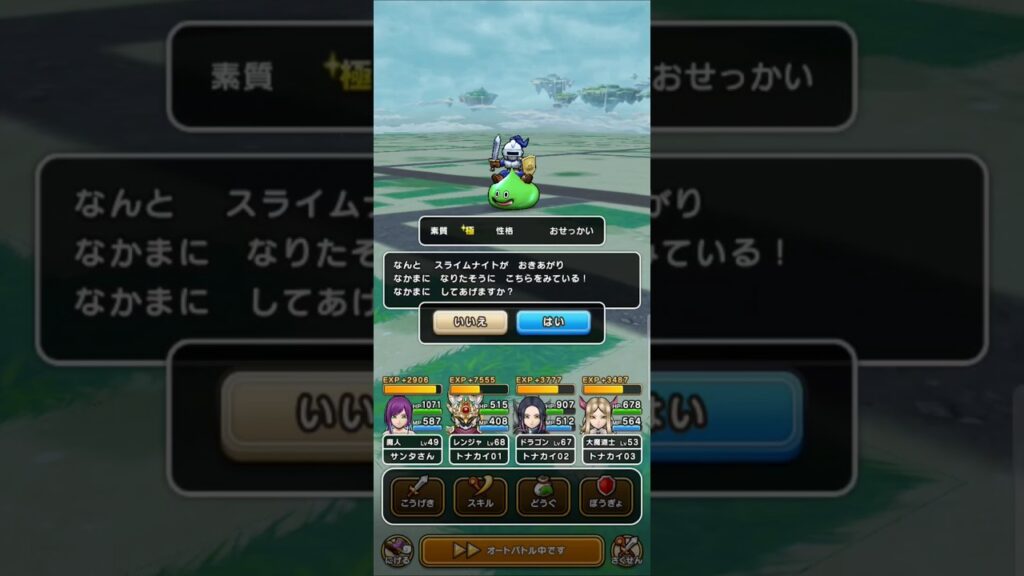Select the こうげき attack command
This screenshot has height=576, width=1024.
(x=417, y=497)
